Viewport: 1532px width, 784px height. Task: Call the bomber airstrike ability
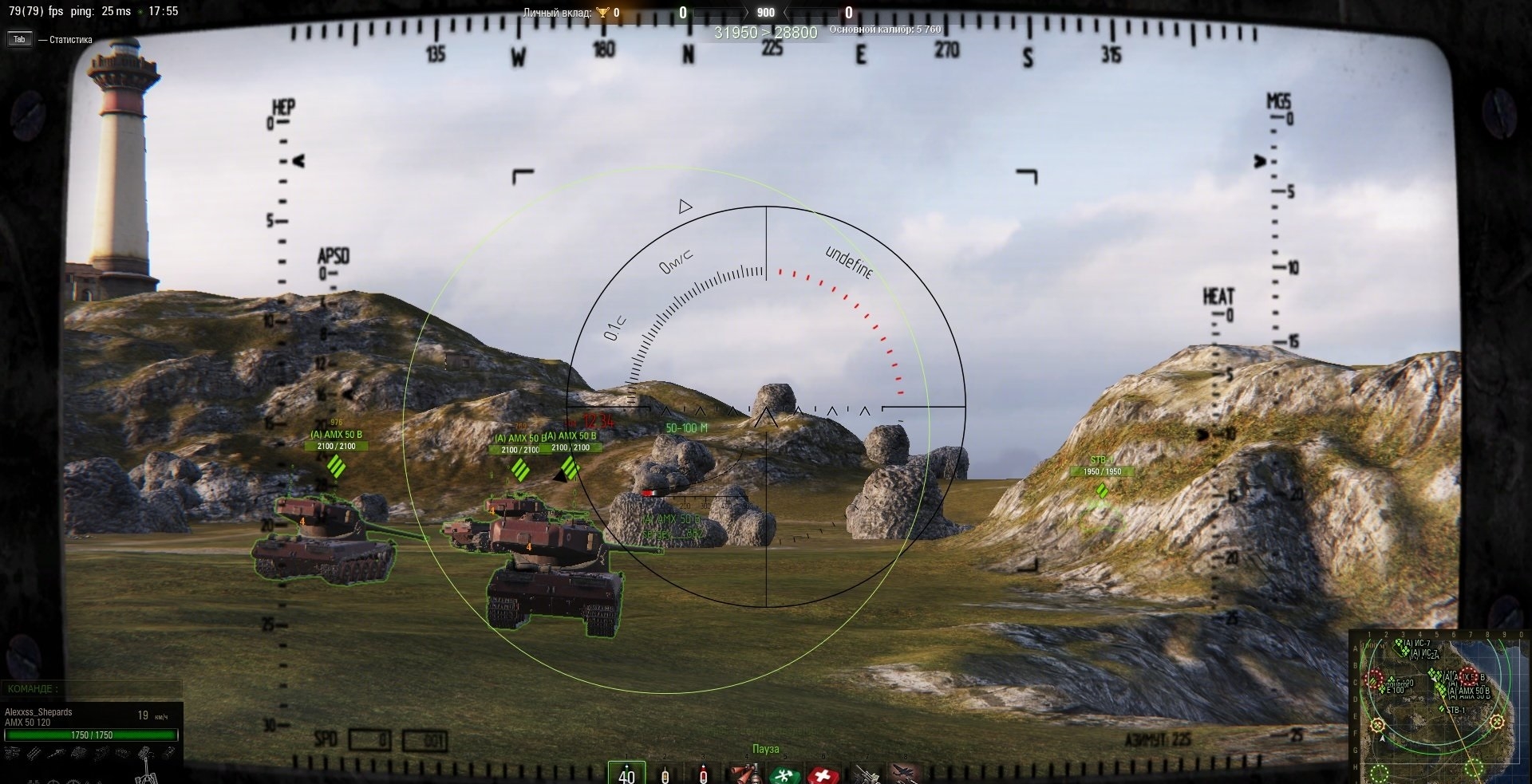905,774
